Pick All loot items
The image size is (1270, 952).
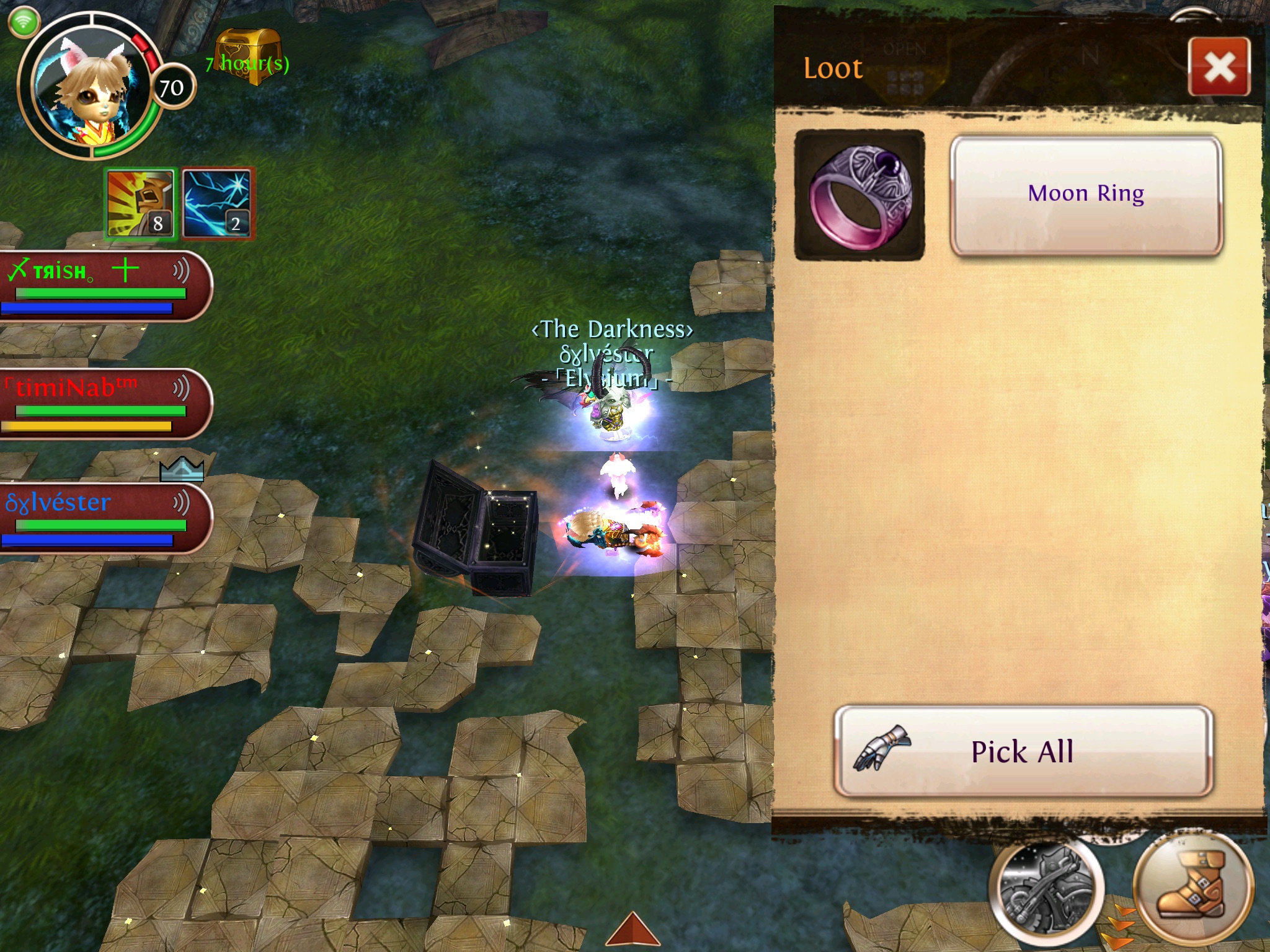click(1023, 751)
